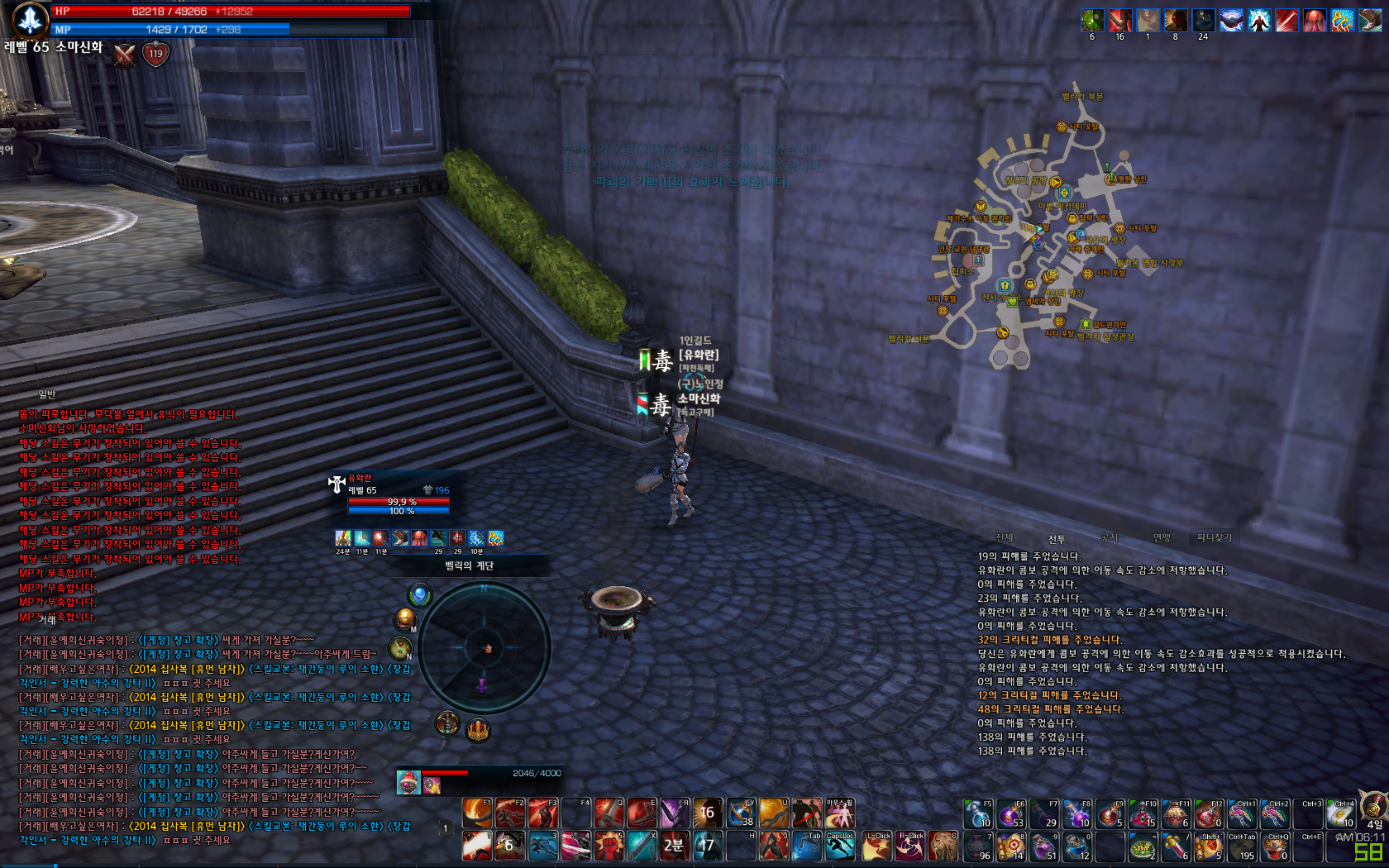
Task: Open the 파티찾기 party finder chat tab
Action: [1214, 537]
